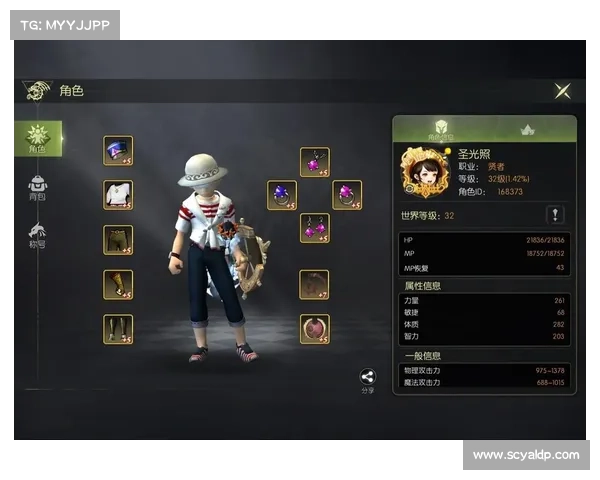Open the dark weapon slot marked +7

[314, 285]
